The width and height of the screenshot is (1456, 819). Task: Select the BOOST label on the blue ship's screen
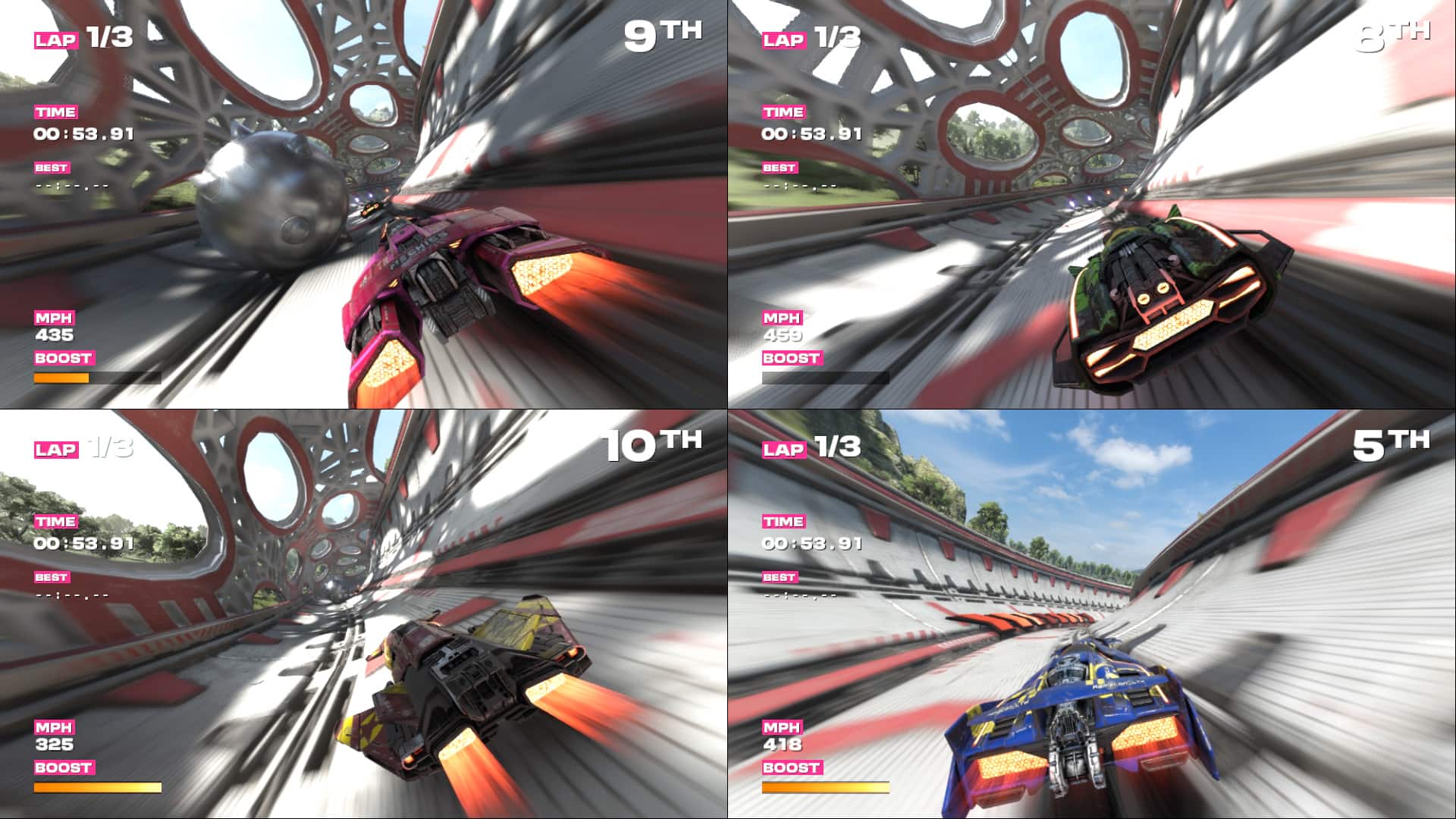[792, 766]
